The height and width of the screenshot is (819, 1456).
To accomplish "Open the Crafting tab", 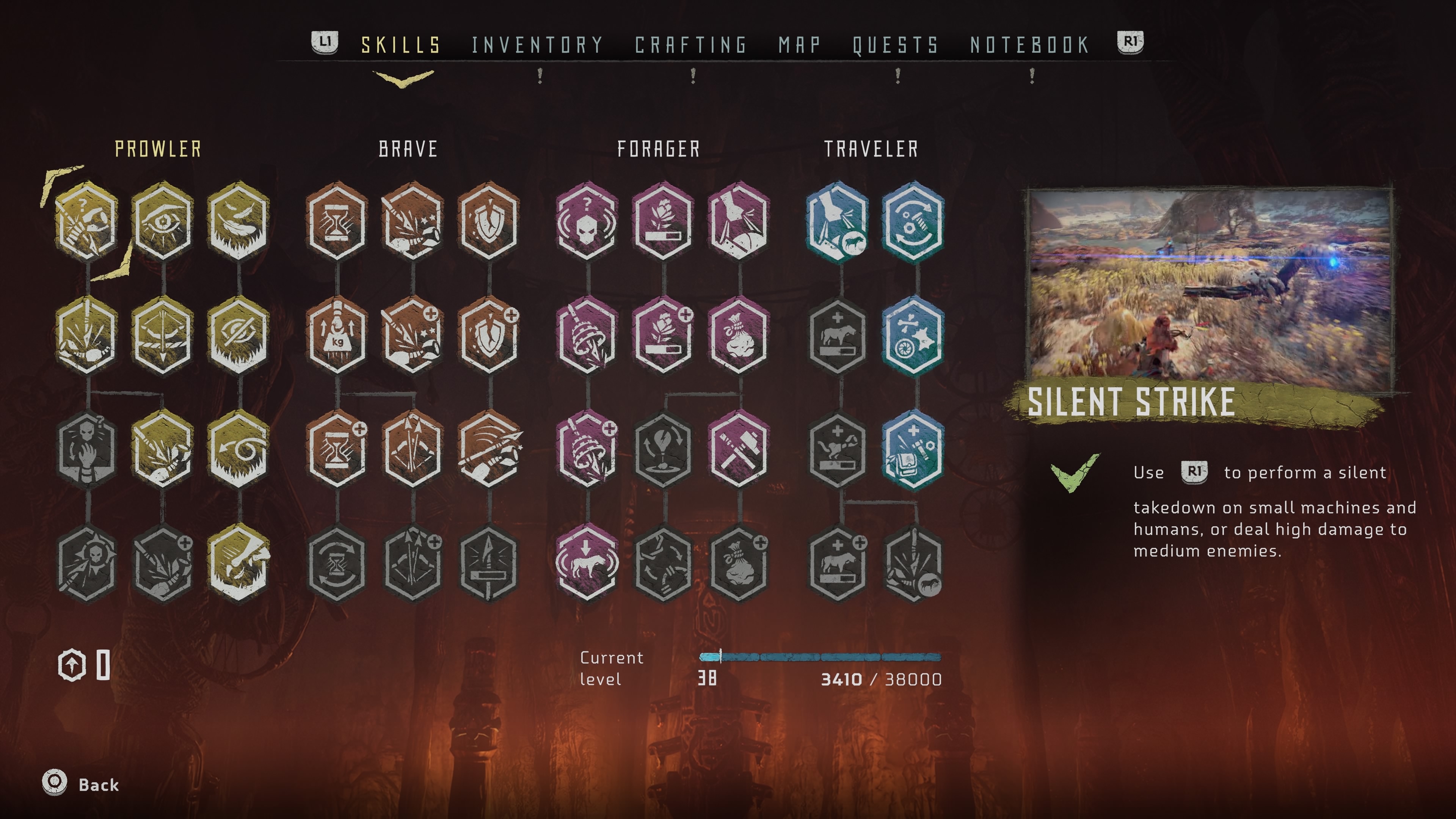I will tap(691, 45).
